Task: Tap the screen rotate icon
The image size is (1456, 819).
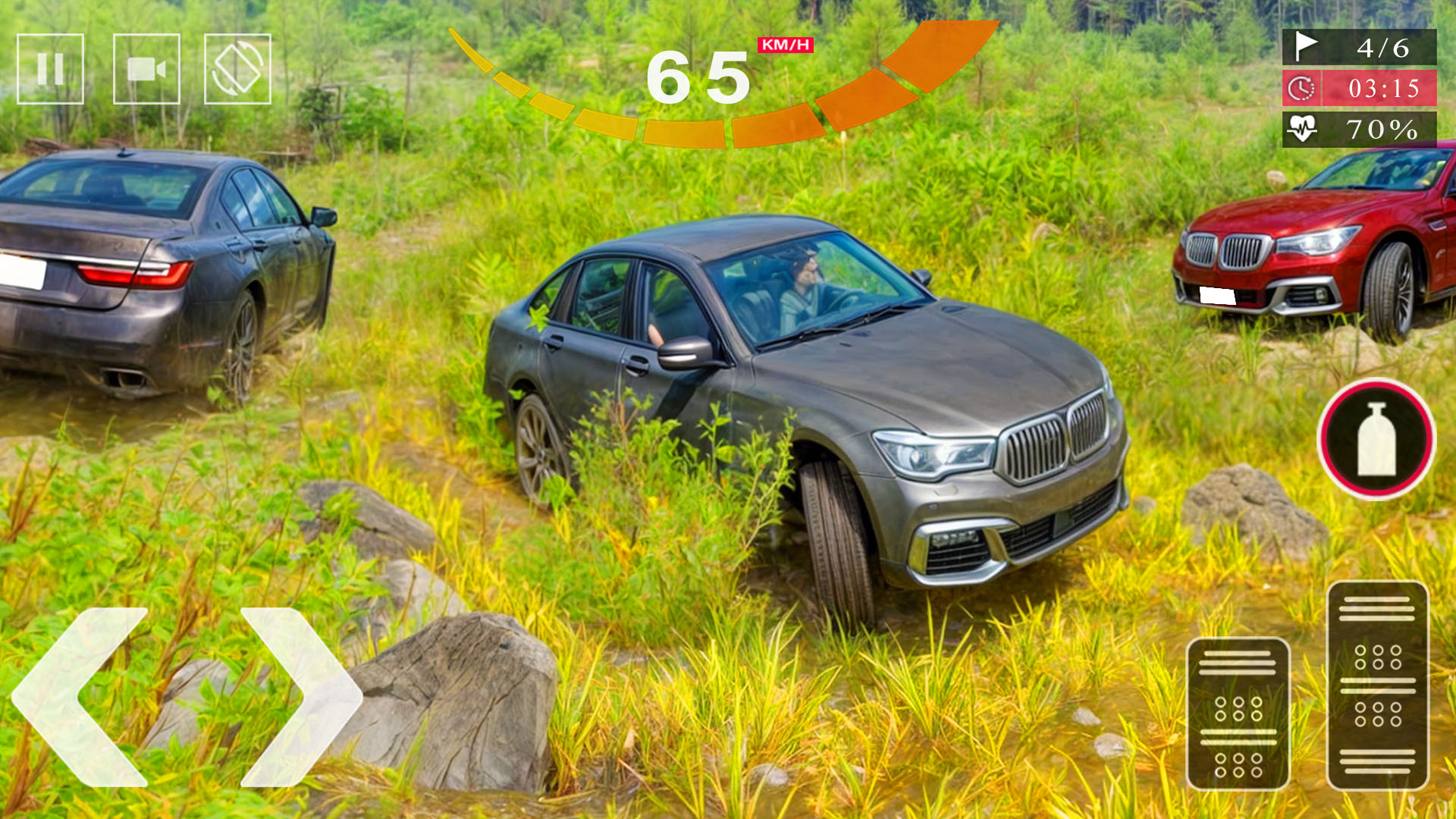Action: tap(237, 68)
